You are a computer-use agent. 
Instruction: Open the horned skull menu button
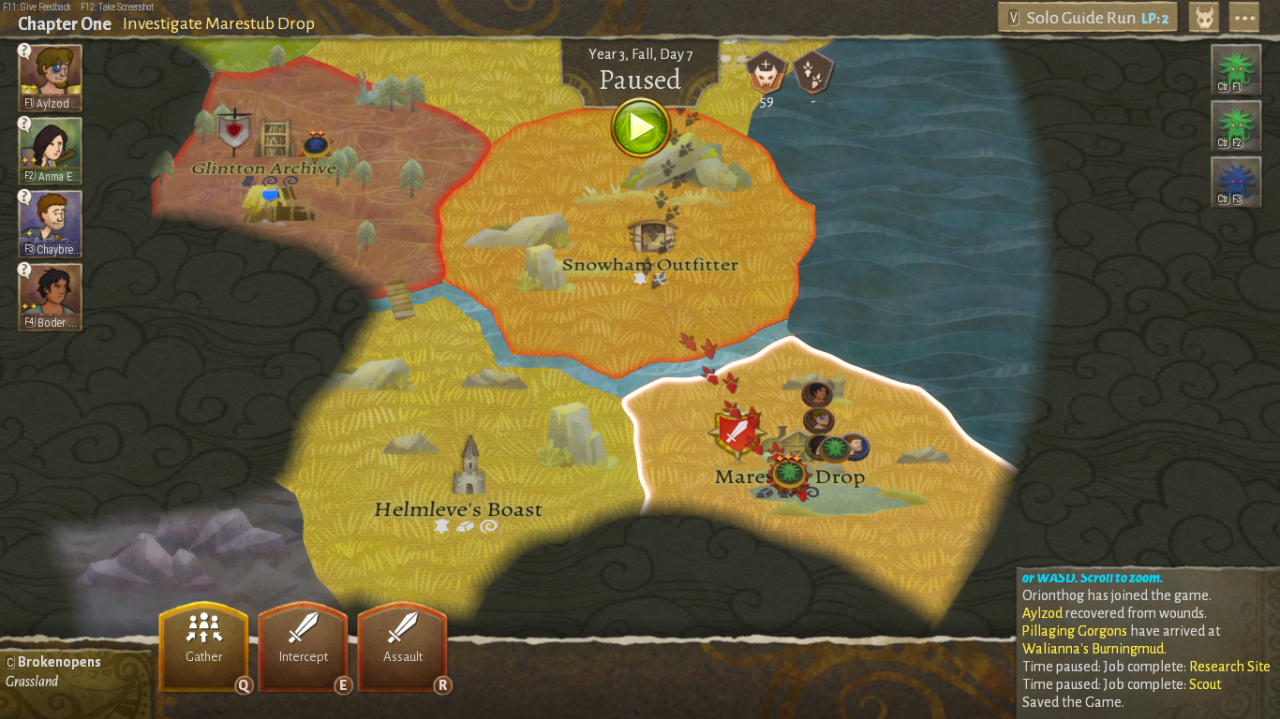1203,17
